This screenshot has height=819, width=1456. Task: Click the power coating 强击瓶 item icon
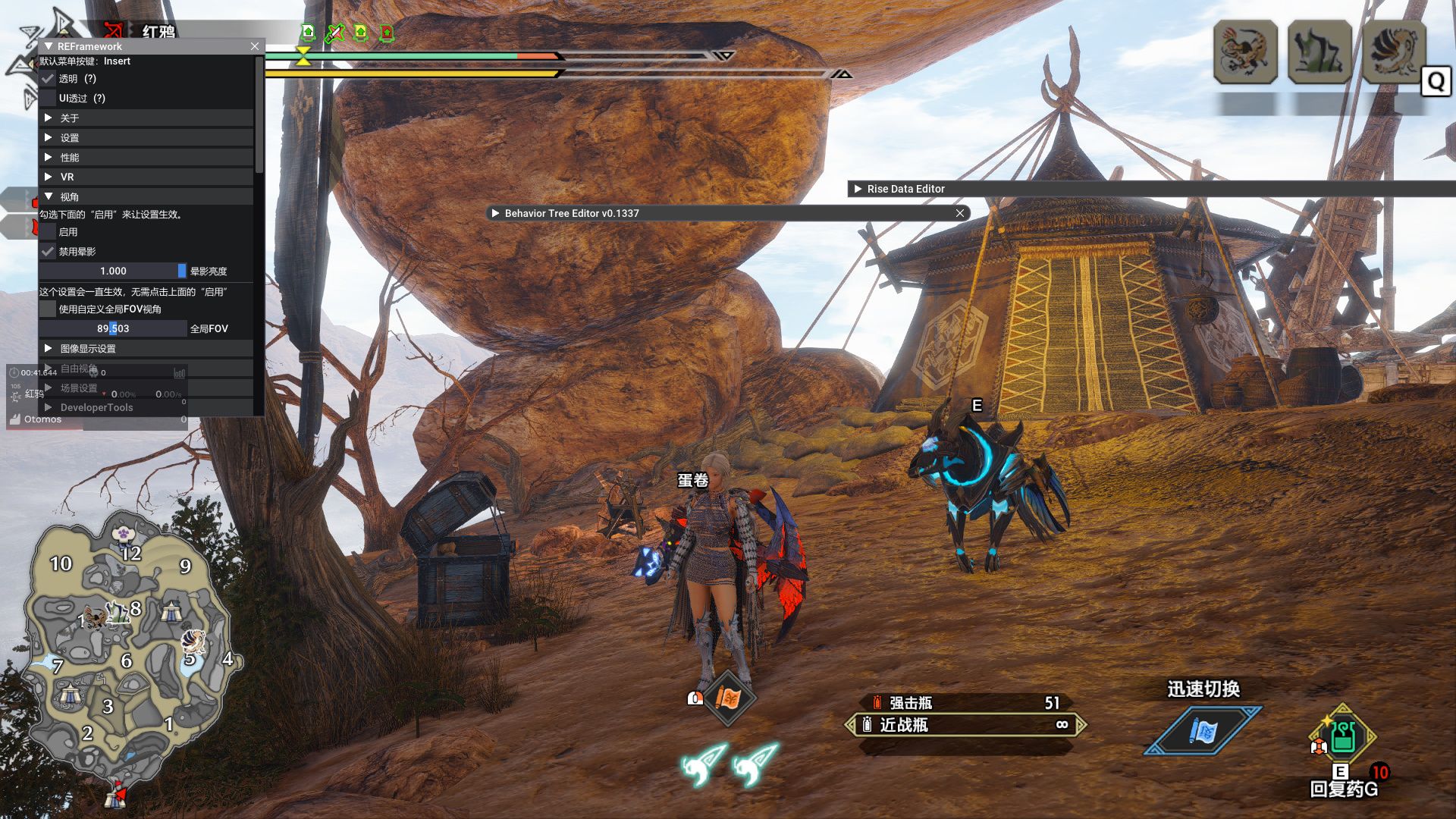click(x=877, y=702)
